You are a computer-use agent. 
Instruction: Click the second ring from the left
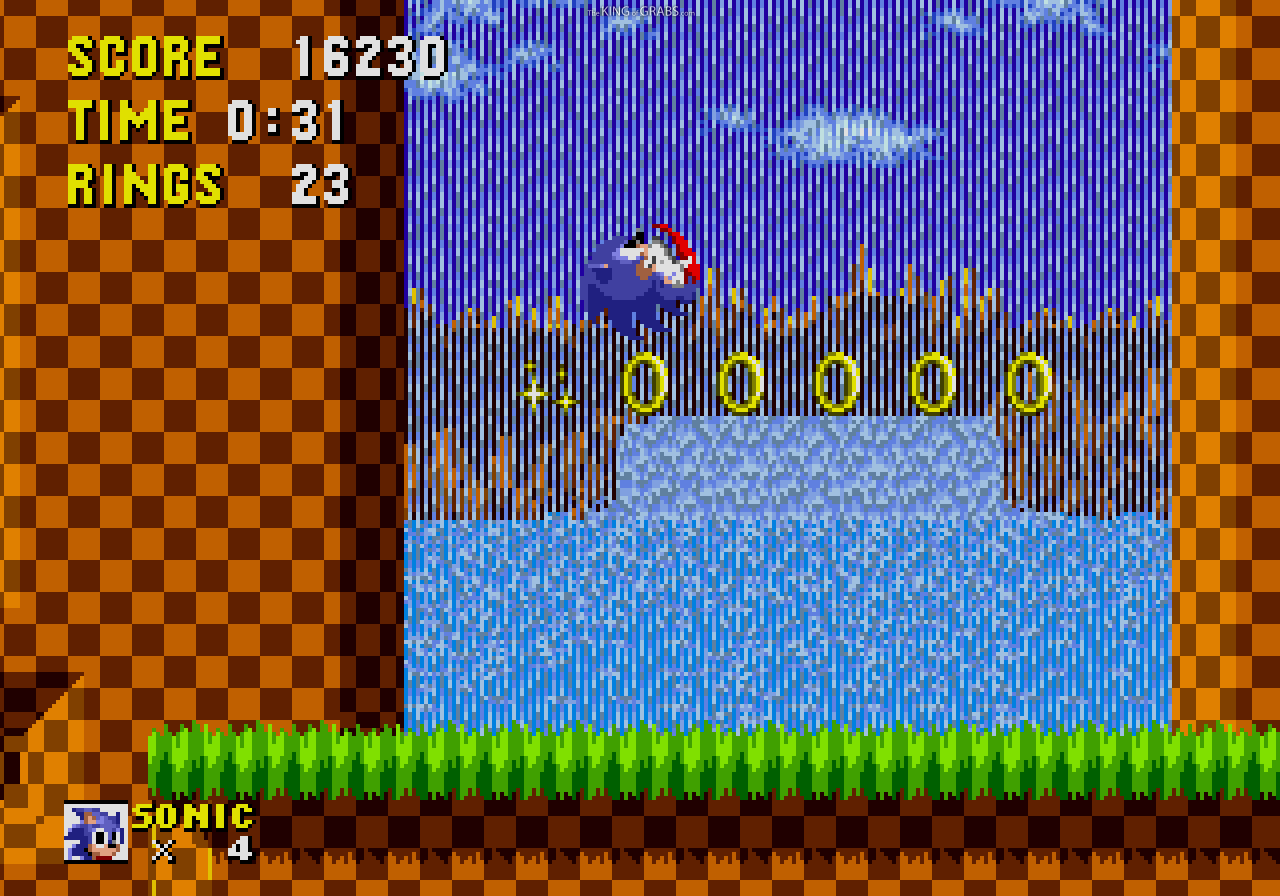tap(741, 382)
